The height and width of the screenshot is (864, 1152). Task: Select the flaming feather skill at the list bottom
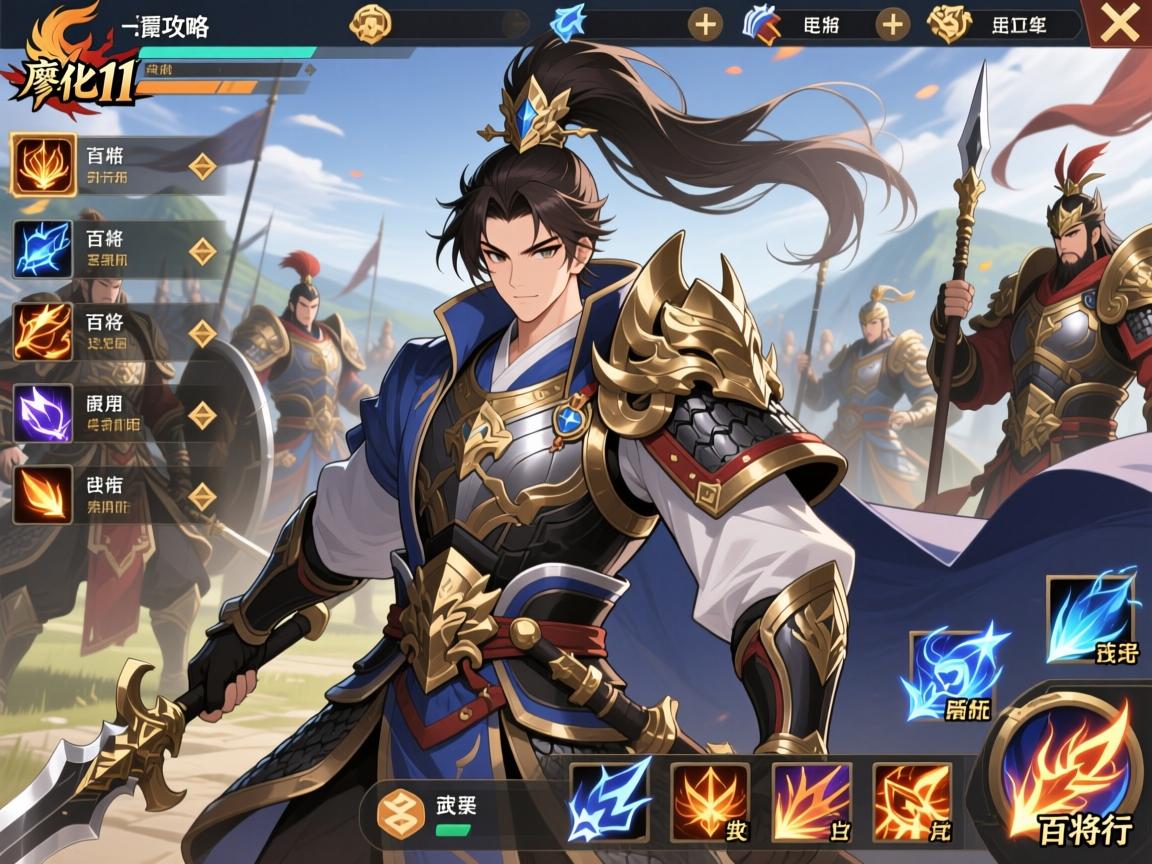(x=43, y=496)
